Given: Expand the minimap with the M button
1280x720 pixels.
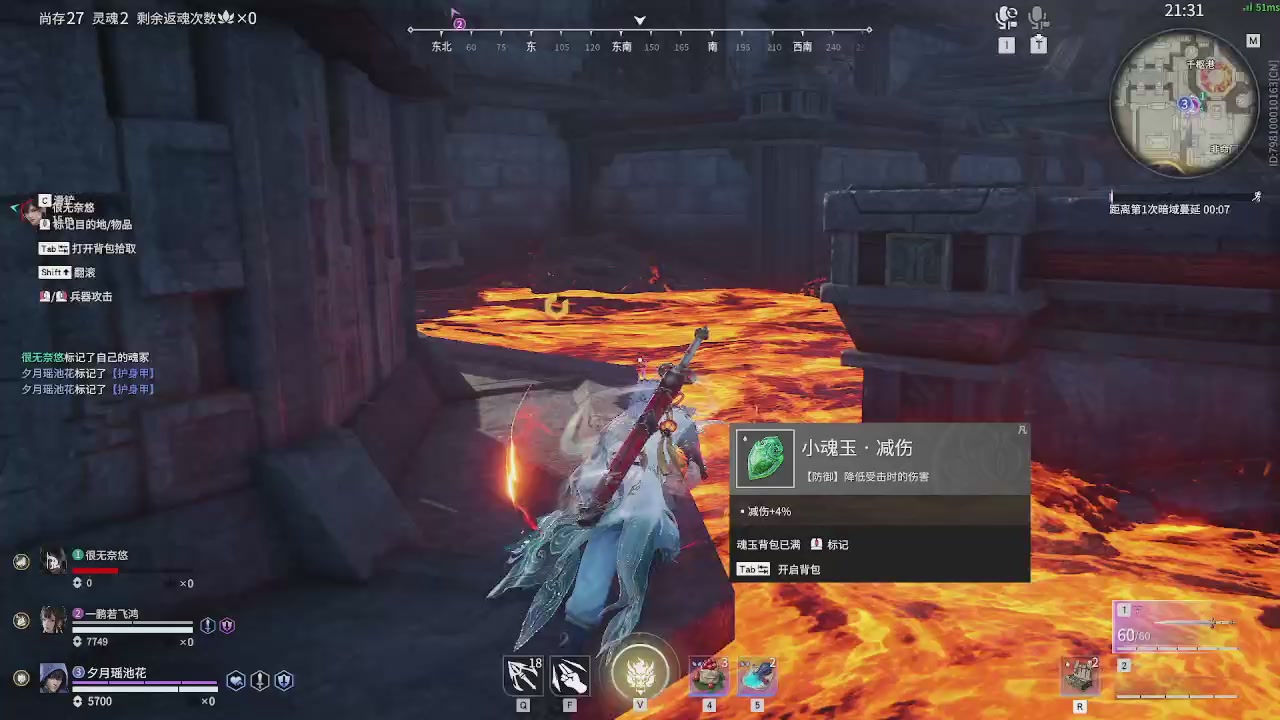Looking at the screenshot, I should (1253, 40).
